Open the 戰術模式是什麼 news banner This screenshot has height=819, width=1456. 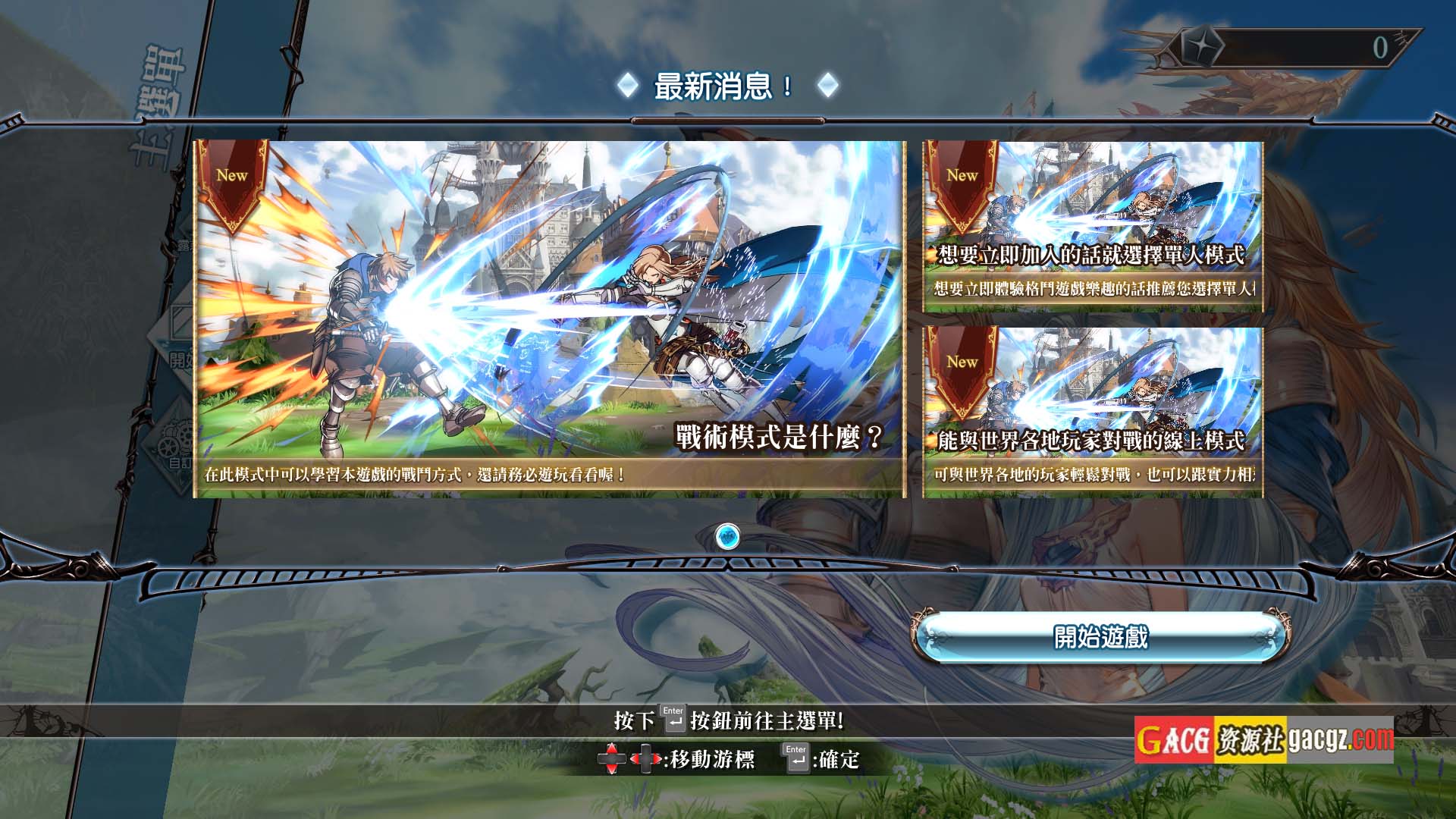pyautogui.click(x=550, y=319)
